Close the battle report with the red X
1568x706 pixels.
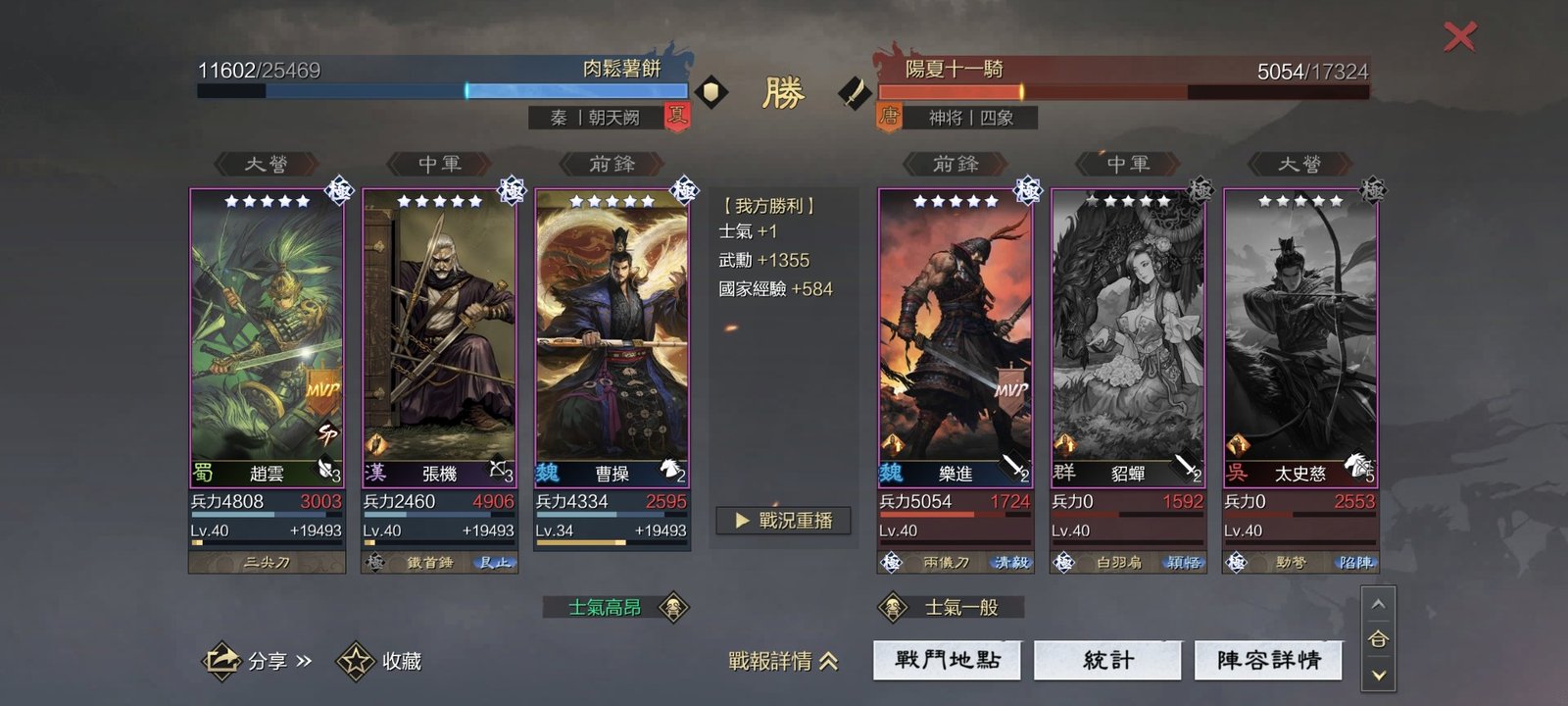1459,37
